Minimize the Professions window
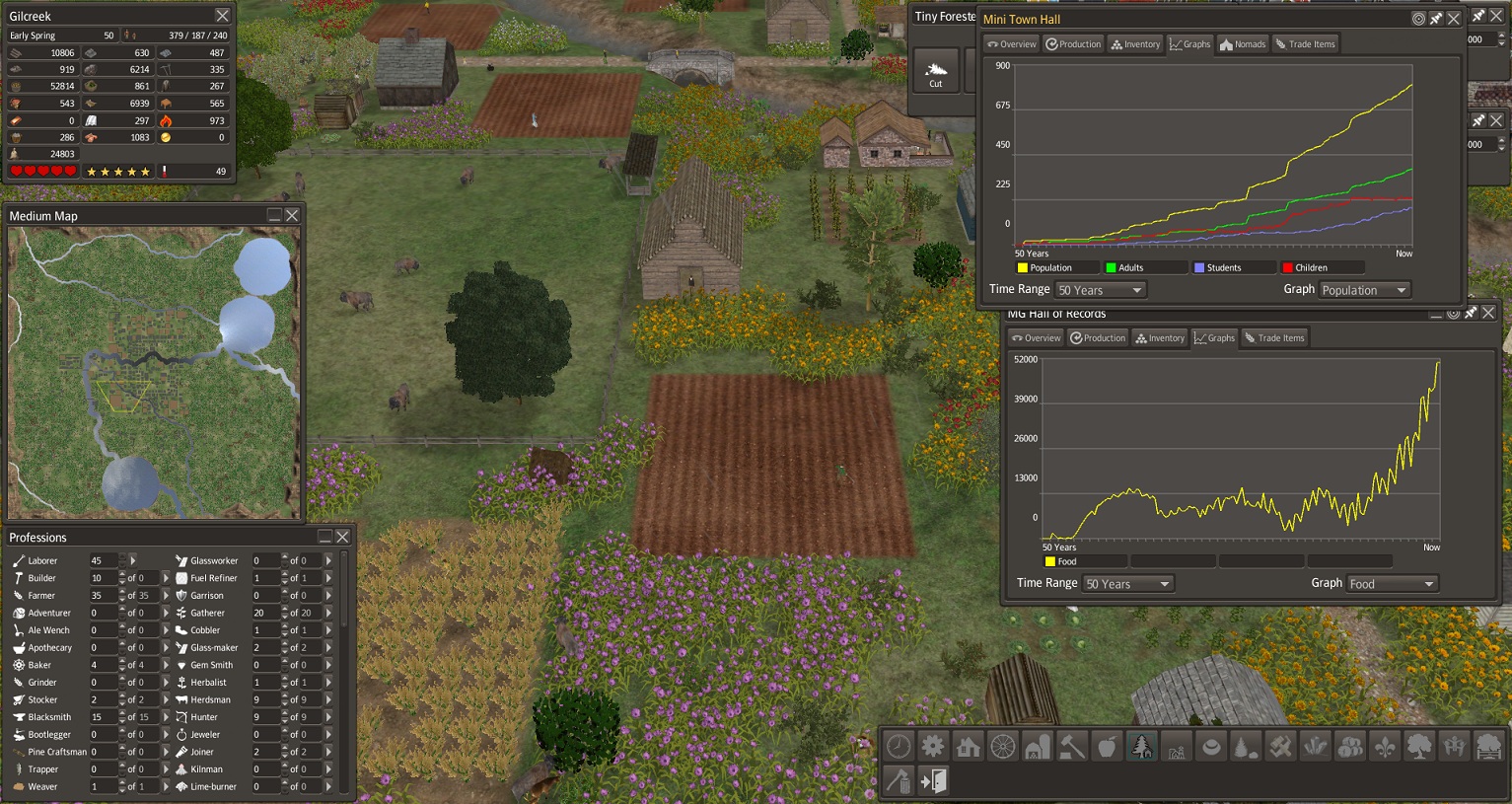Screen dimensions: 1512x804 (324, 537)
